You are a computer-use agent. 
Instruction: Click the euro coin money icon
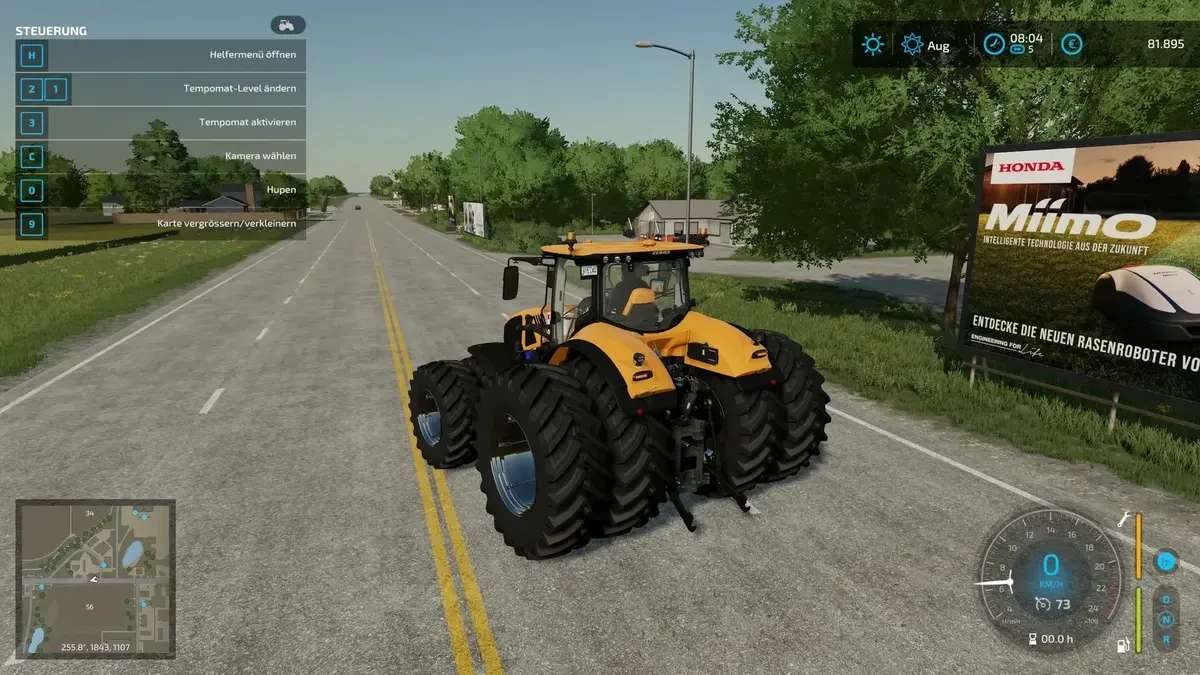[x=1072, y=44]
